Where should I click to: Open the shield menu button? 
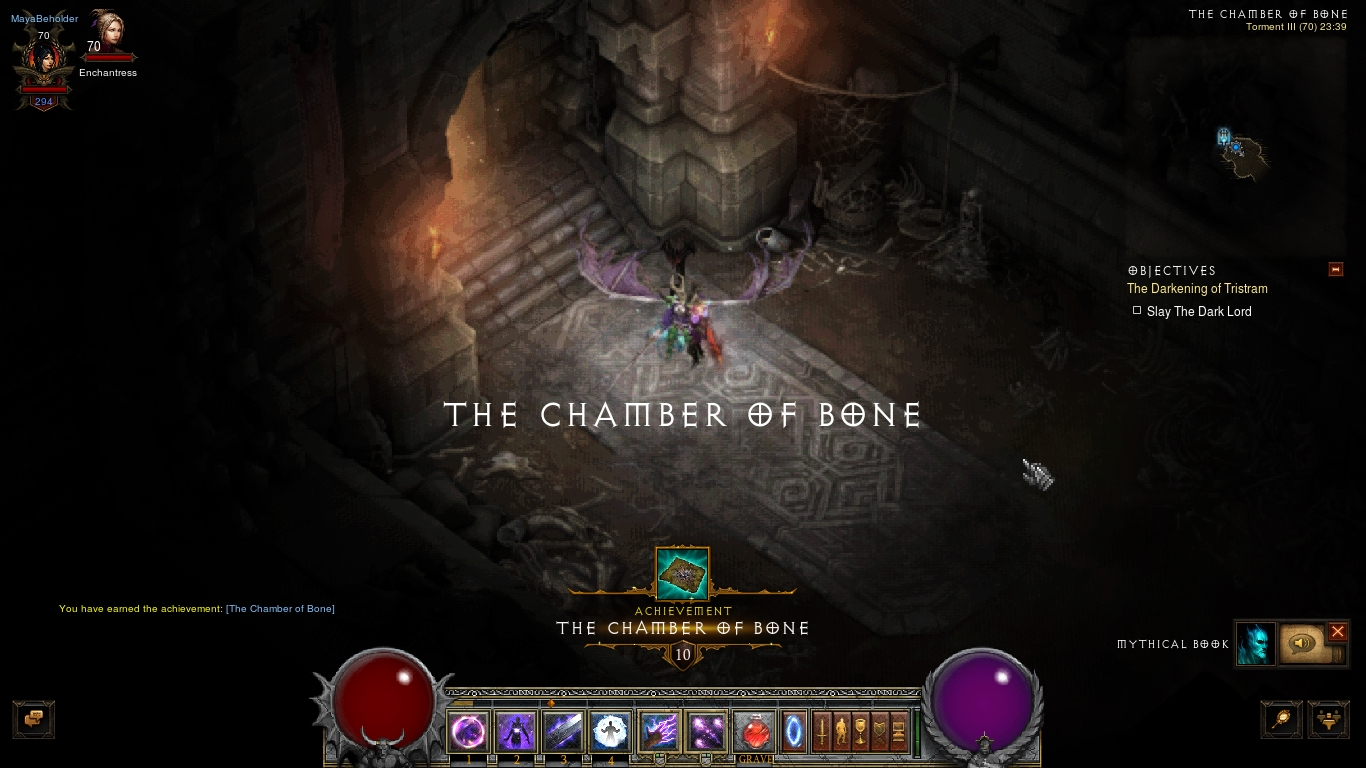[x=880, y=732]
